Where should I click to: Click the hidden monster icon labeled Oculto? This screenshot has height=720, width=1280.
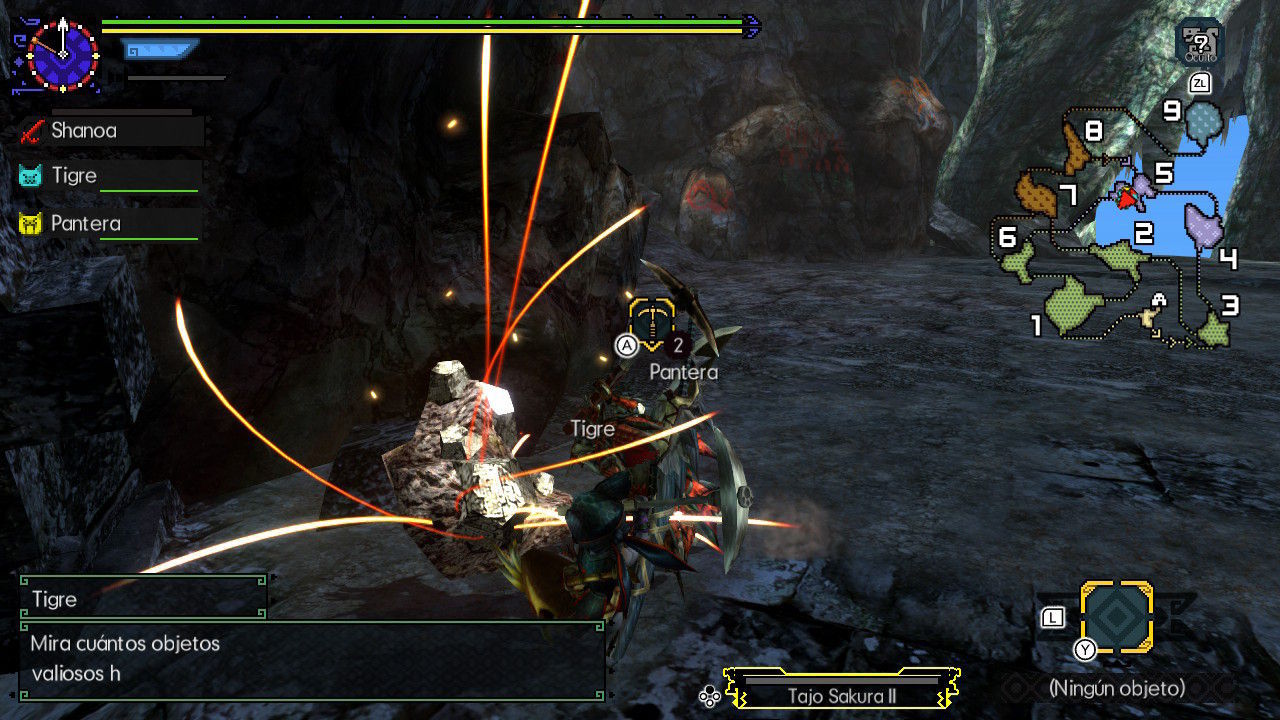(1200, 40)
